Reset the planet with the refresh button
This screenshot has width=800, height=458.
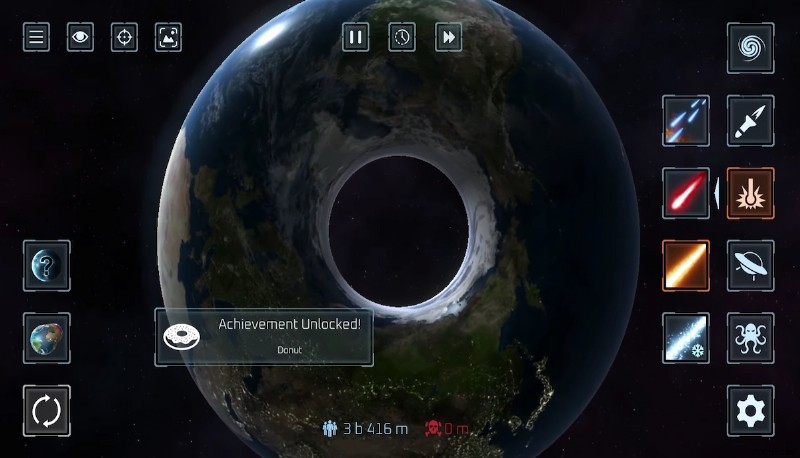point(47,410)
